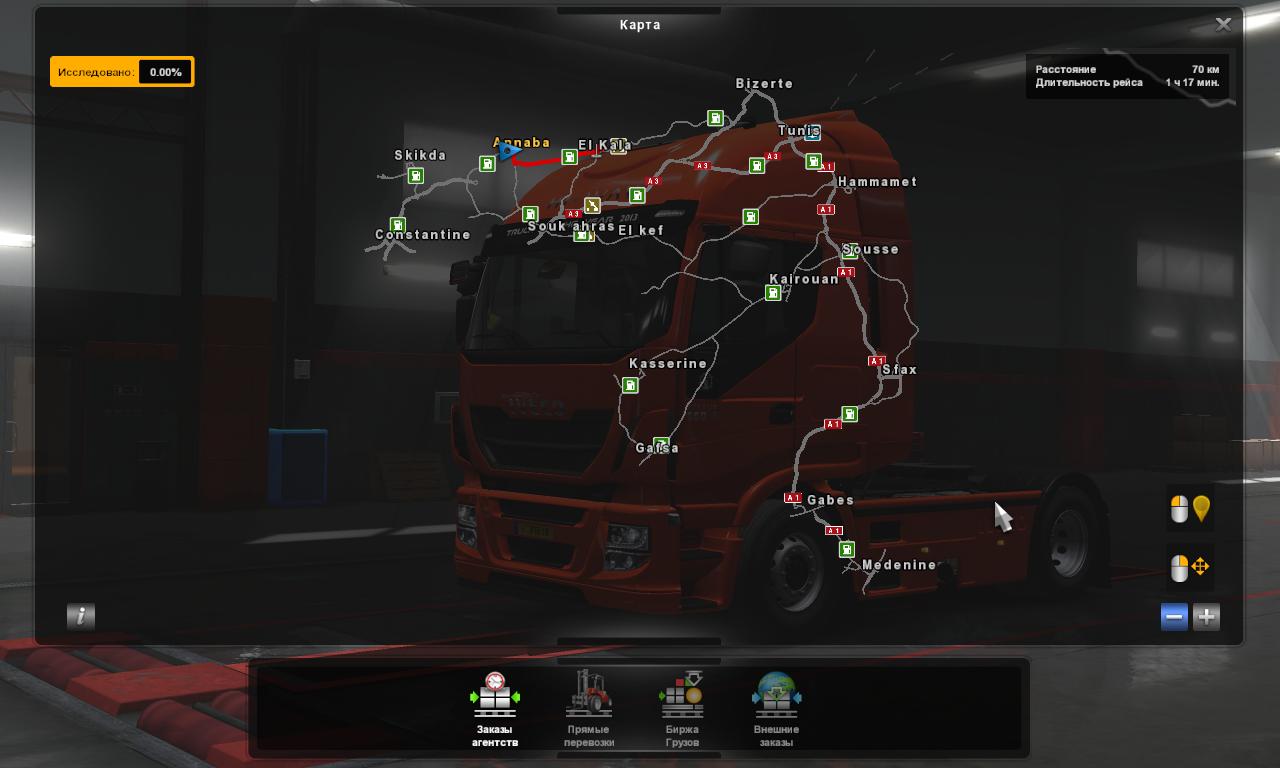The width and height of the screenshot is (1280, 768).
Task: Choose Hammamet on the map
Action: point(877,182)
